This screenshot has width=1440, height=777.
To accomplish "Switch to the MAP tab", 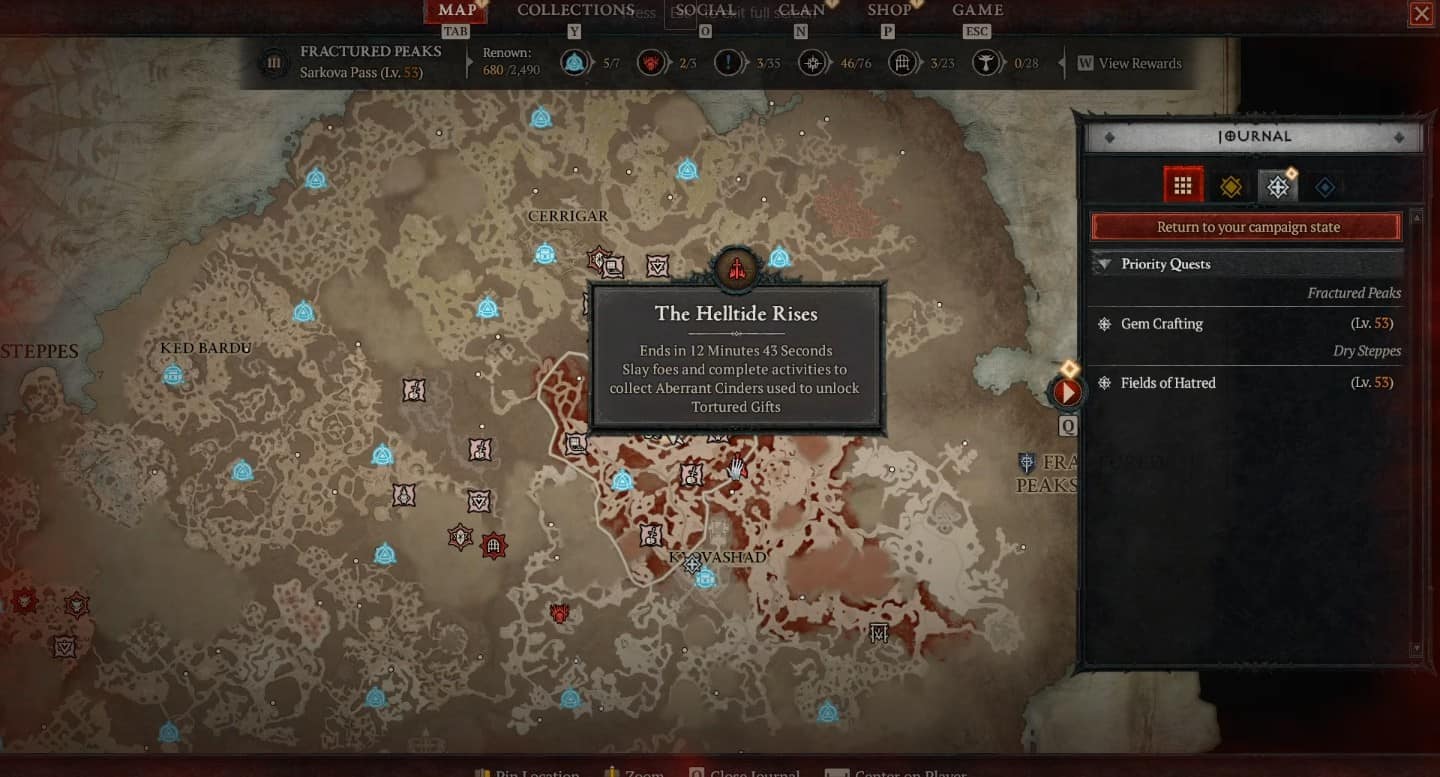I will click(456, 11).
